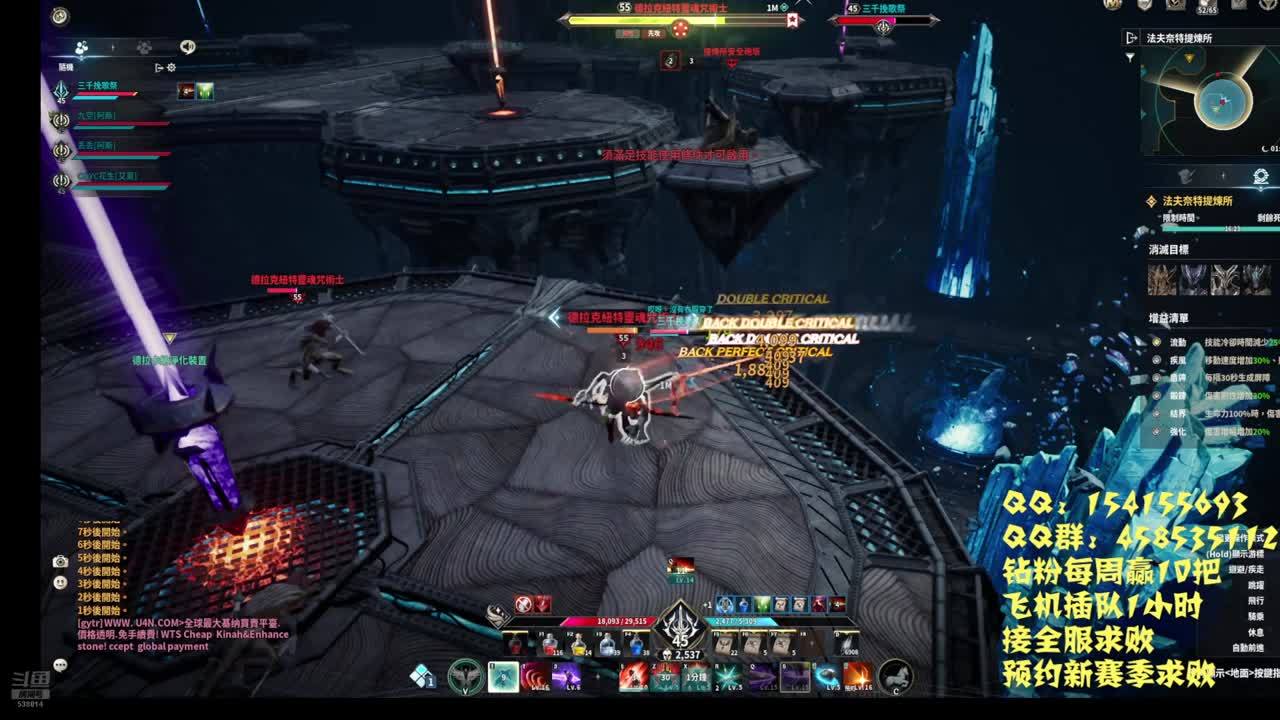Select party member 三千挽歌祭
Screen dimensions: 1280x720
(x=98, y=87)
